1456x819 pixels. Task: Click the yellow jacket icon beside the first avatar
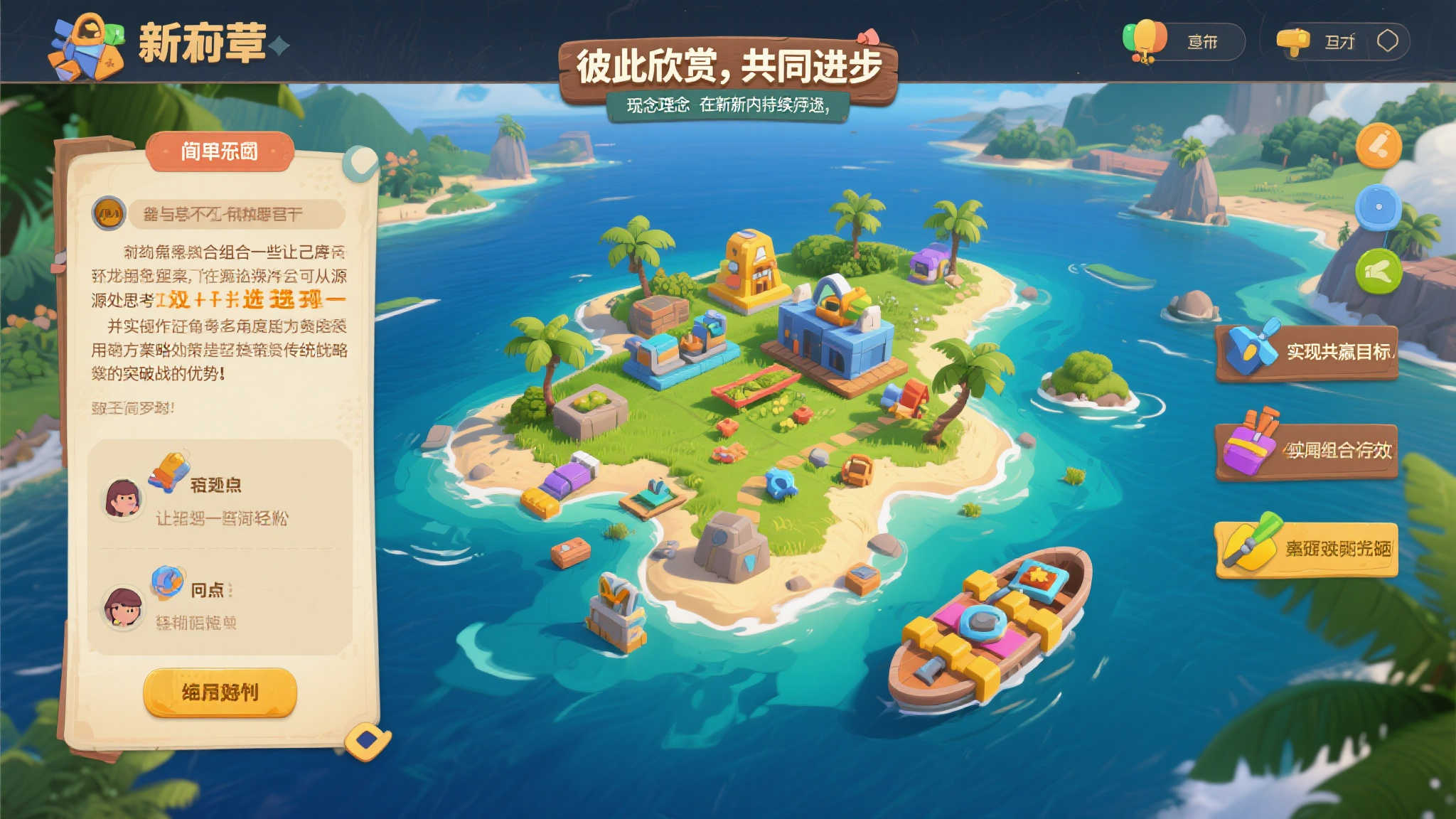coord(168,468)
